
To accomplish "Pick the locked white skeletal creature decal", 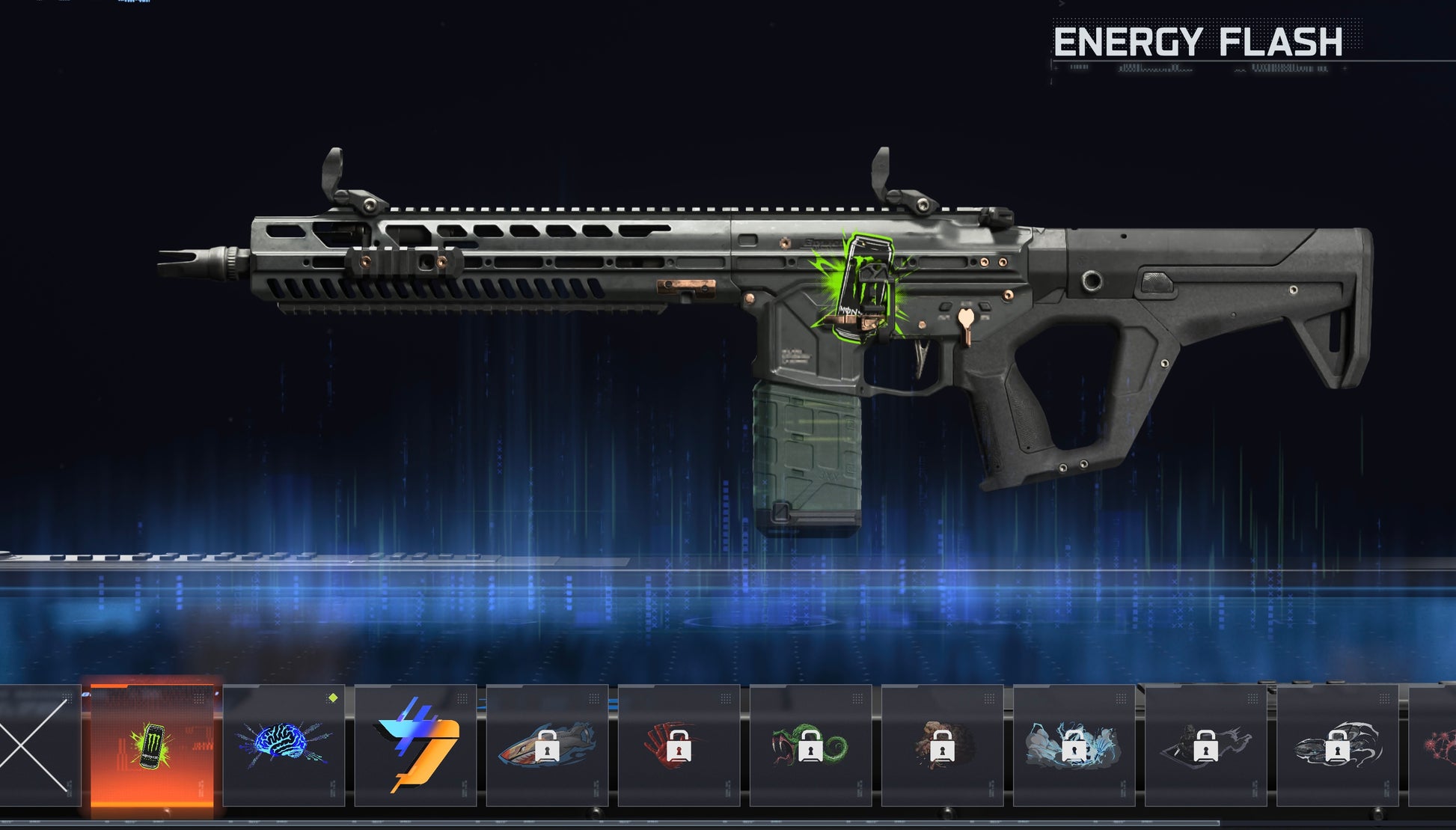I will tap(1337, 745).
